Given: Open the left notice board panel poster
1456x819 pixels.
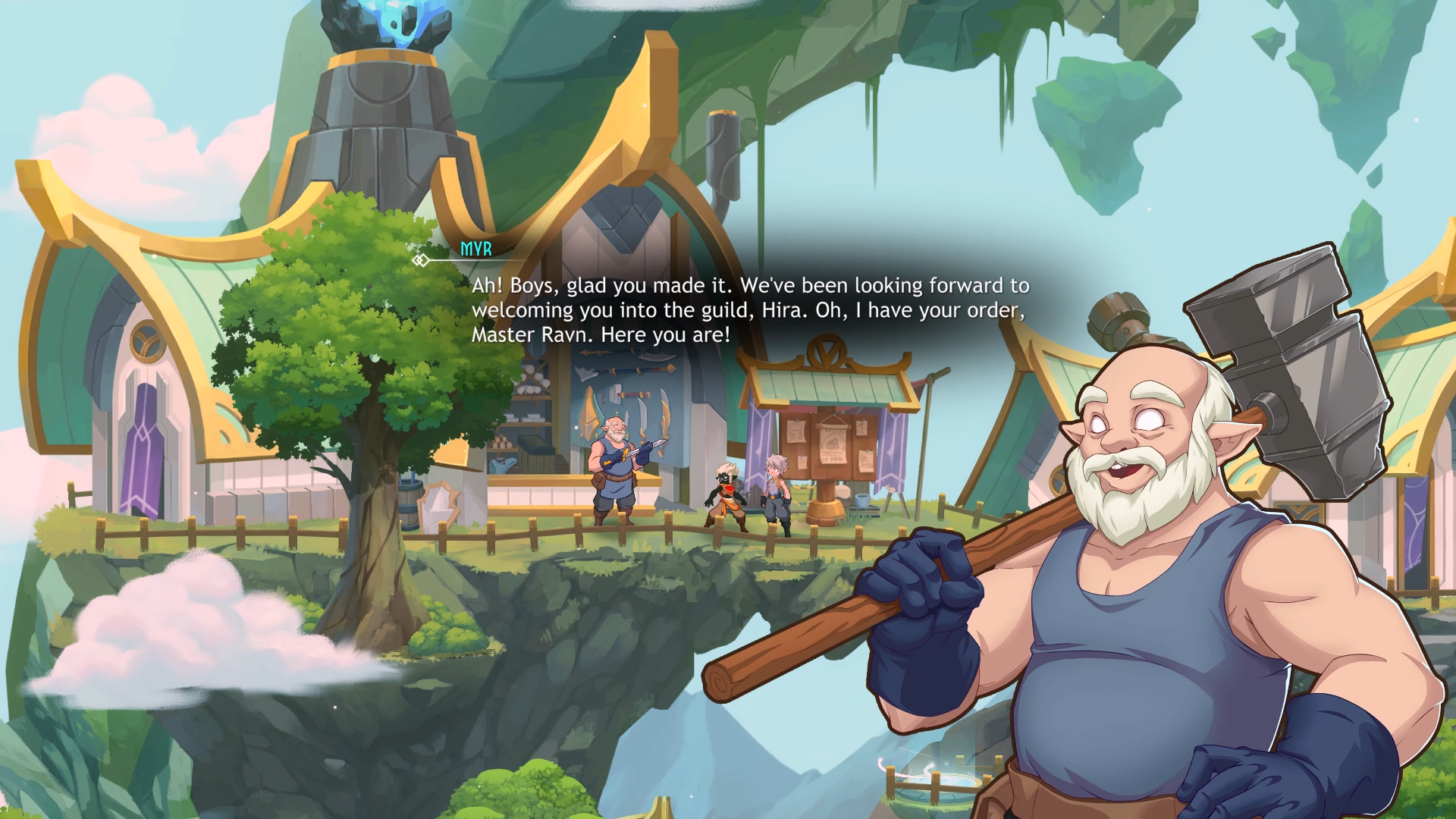Looking at the screenshot, I should pos(796,432).
